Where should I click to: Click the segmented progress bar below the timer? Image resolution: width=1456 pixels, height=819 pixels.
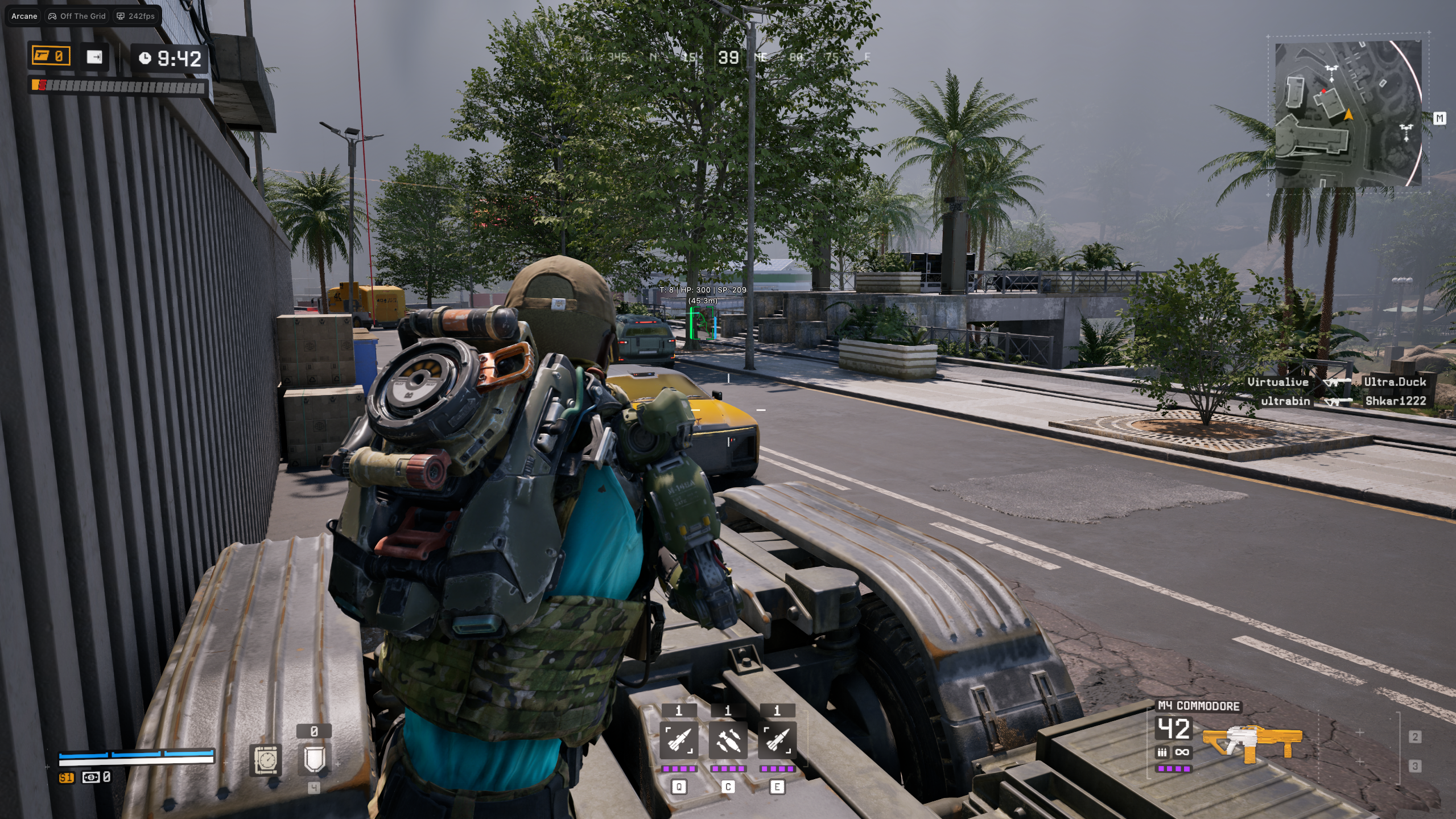[117, 85]
